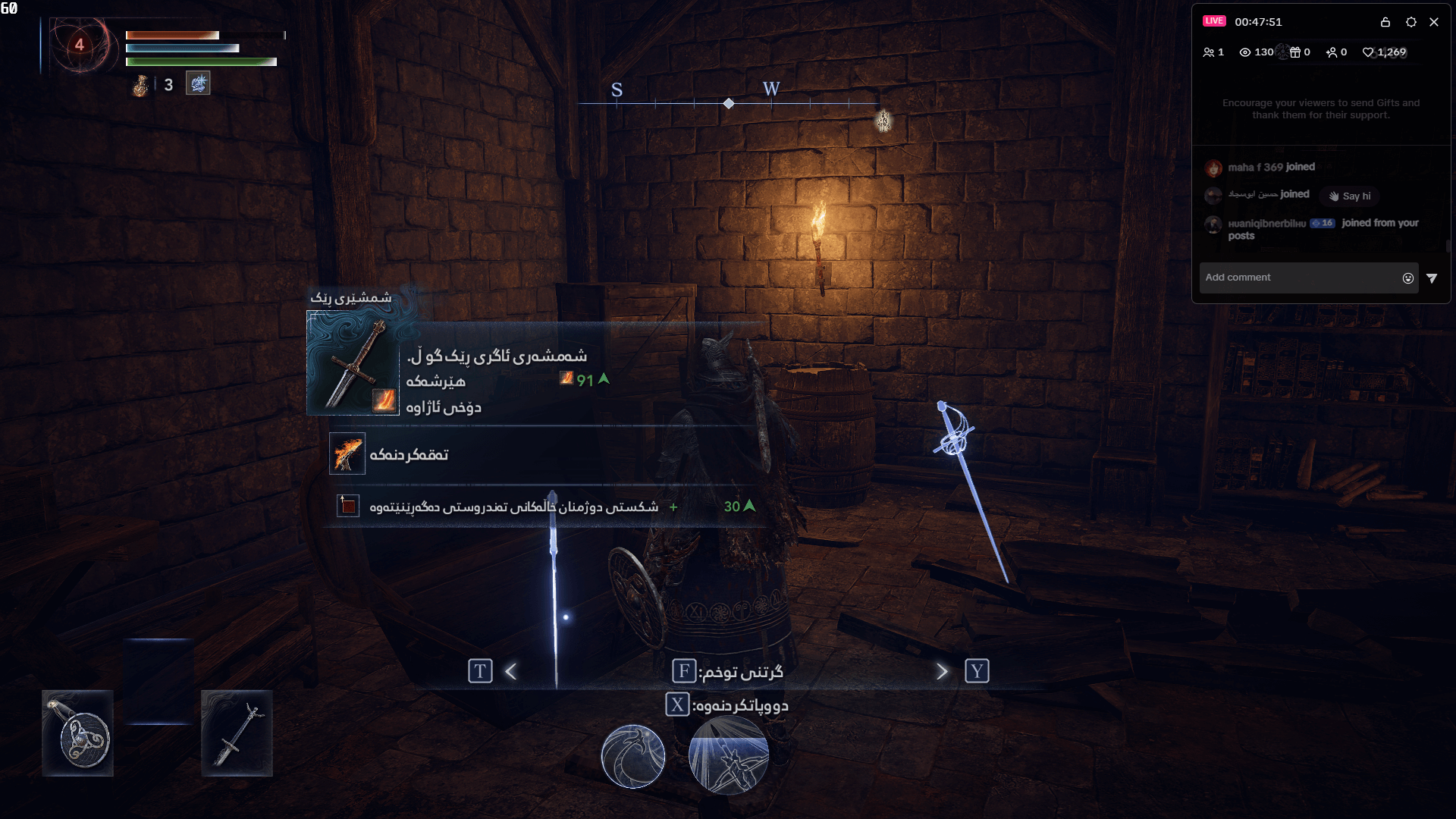Click the stream timer showing 00:47:51
This screenshot has width=1456, height=819.
click(x=1260, y=22)
